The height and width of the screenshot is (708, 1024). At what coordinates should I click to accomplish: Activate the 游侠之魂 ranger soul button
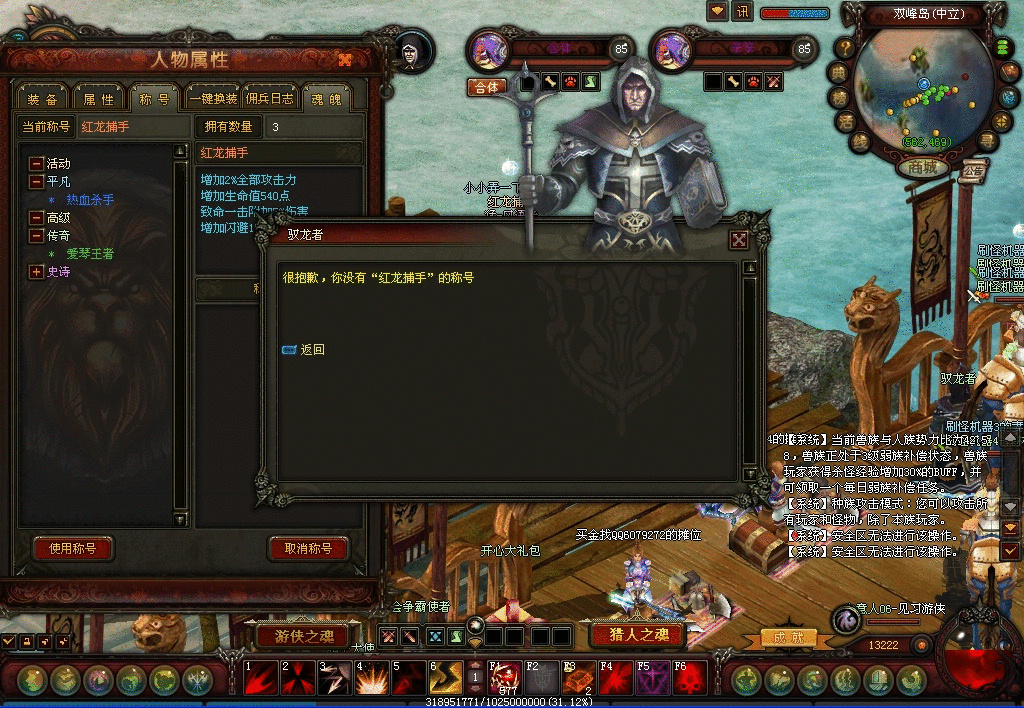302,635
